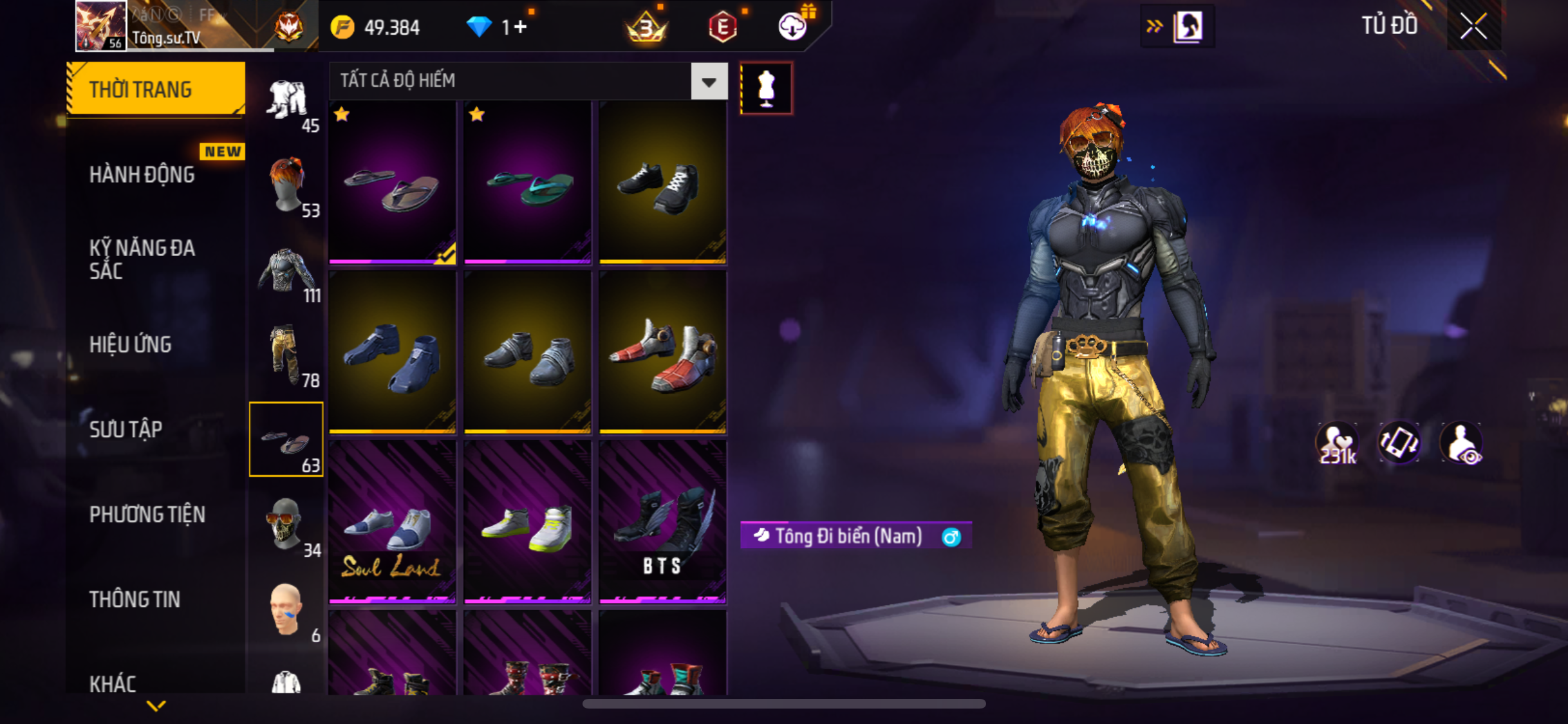Switch to the Hành Động tab

coord(142,174)
